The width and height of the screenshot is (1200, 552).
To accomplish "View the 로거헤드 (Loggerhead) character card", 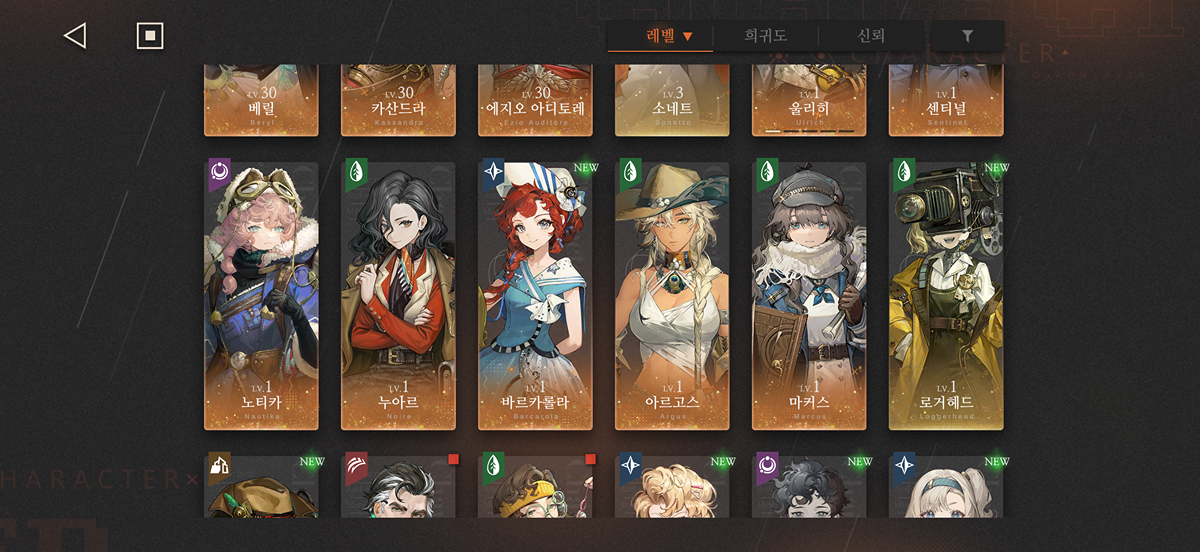I will [x=946, y=295].
